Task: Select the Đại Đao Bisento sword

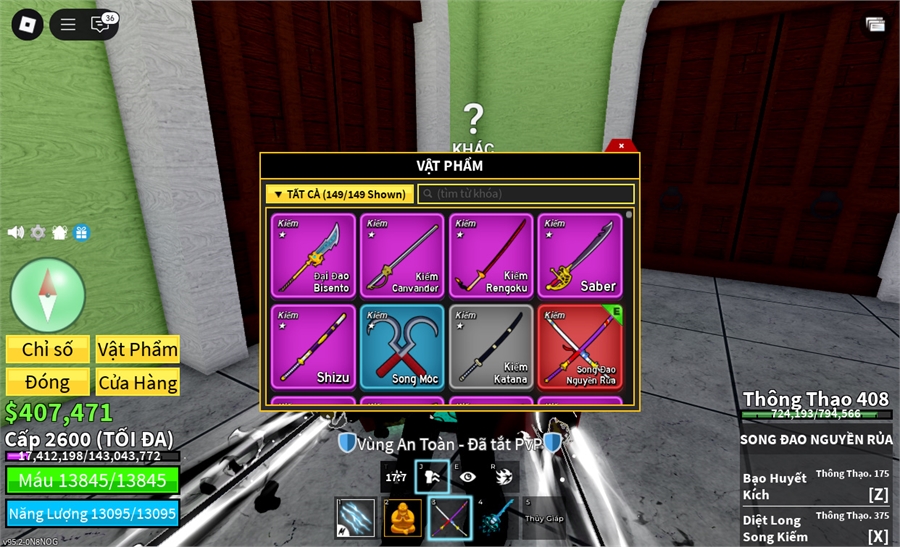Action: [x=314, y=255]
